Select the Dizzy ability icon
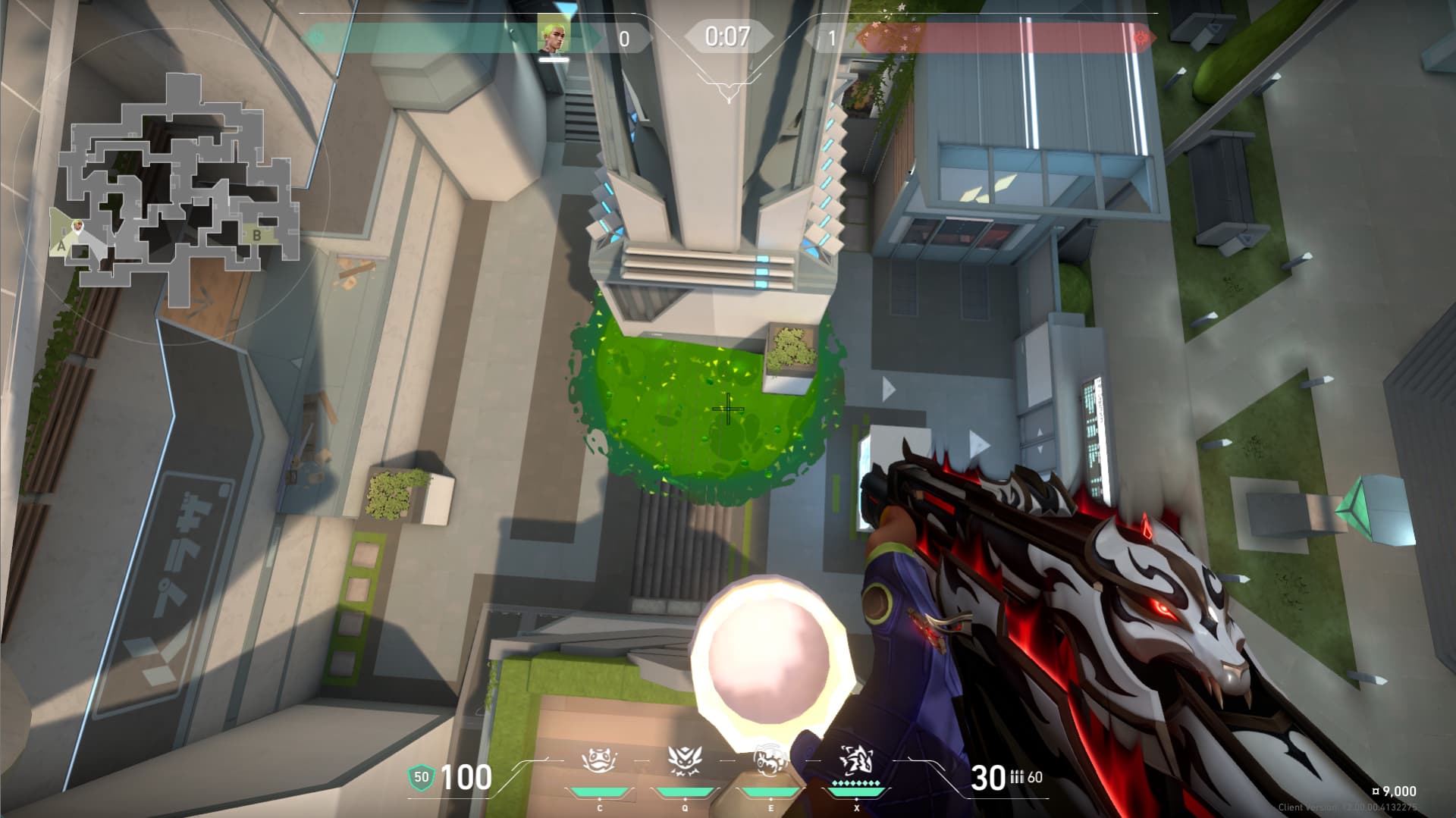This screenshot has height=818, width=1456. 770,761
